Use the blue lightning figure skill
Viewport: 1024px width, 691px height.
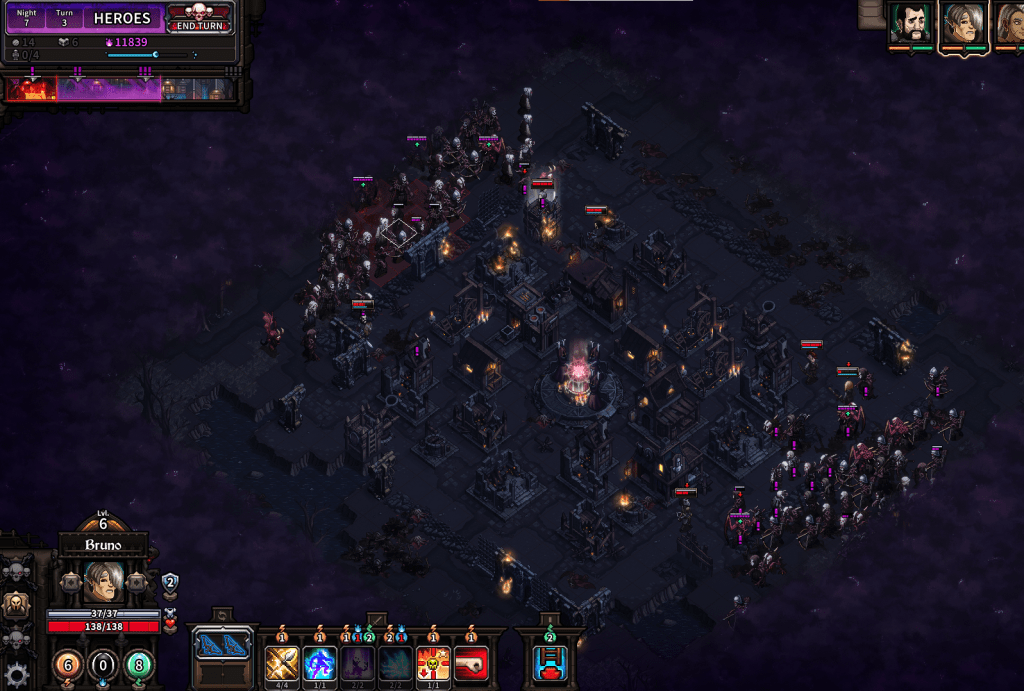(x=319, y=662)
